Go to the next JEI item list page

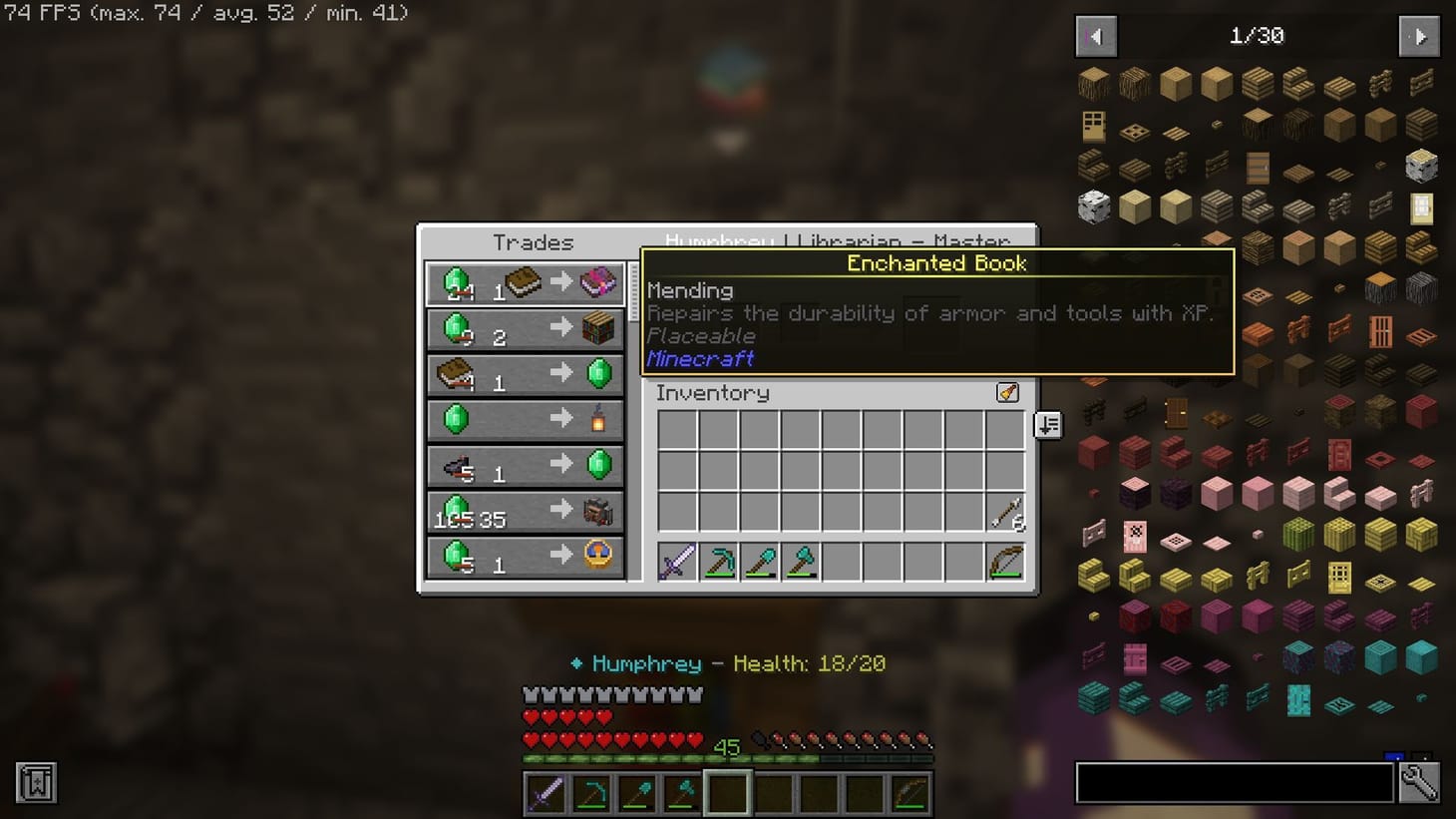(x=1418, y=35)
